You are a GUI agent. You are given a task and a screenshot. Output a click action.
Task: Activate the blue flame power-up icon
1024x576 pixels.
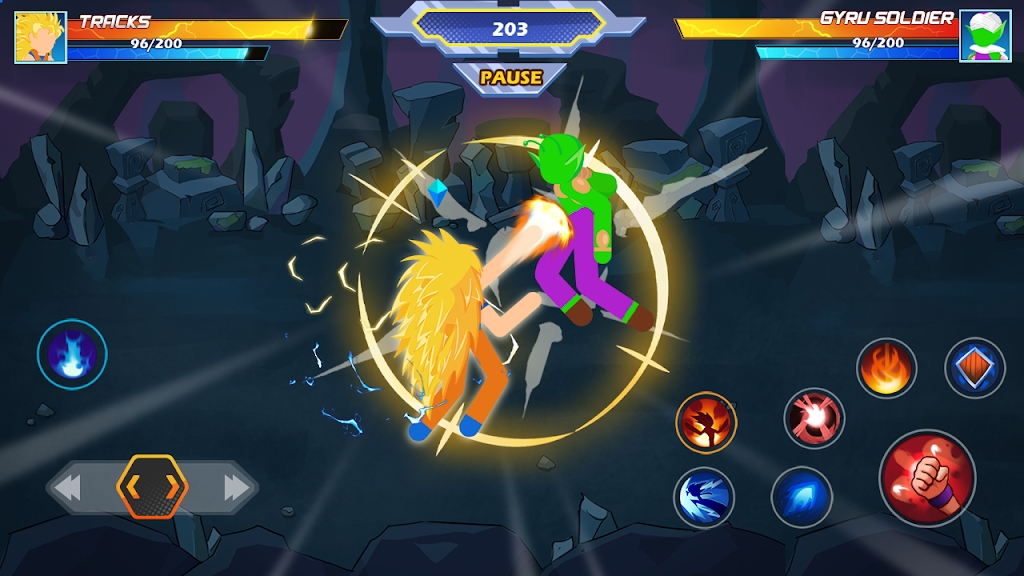pyautogui.click(x=72, y=353)
